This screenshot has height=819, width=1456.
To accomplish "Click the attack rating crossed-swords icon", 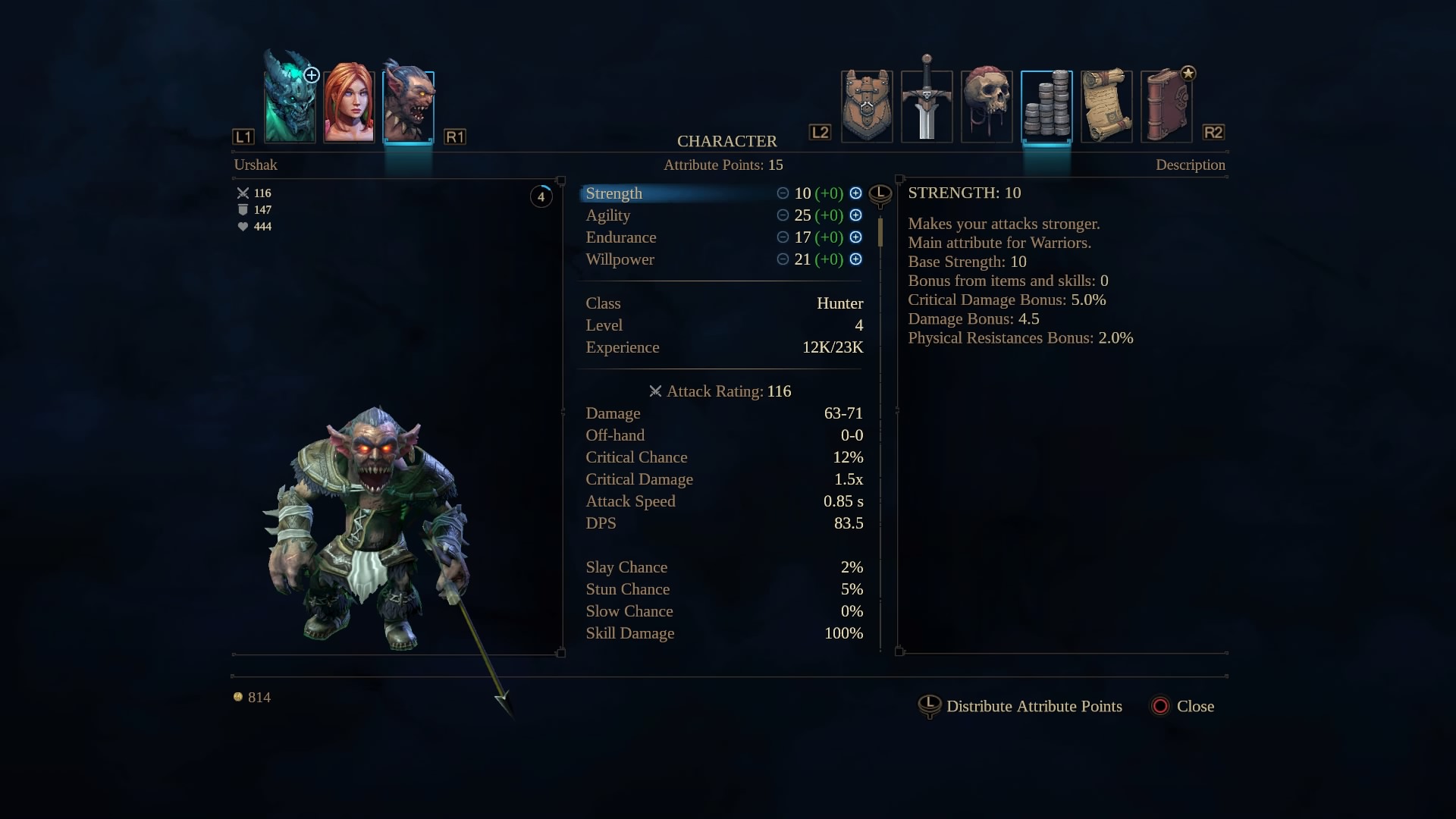I will pos(656,391).
